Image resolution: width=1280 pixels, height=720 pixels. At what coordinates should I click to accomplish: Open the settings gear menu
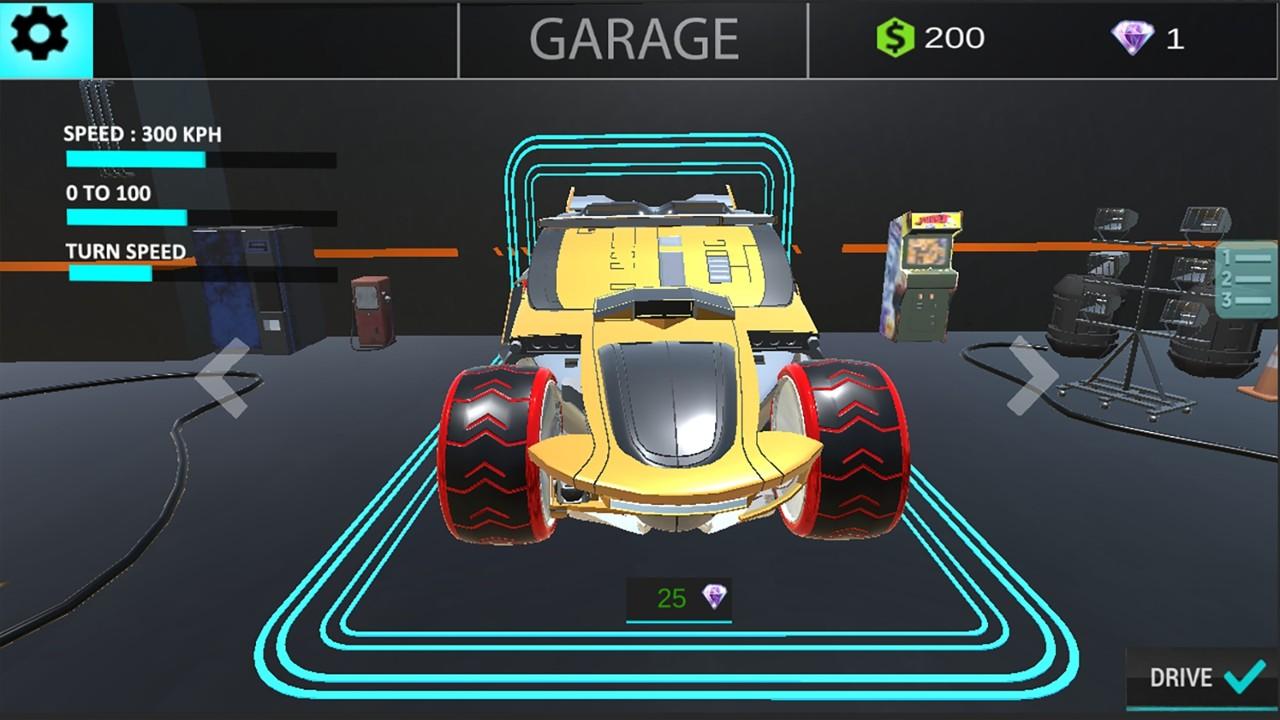point(42,38)
